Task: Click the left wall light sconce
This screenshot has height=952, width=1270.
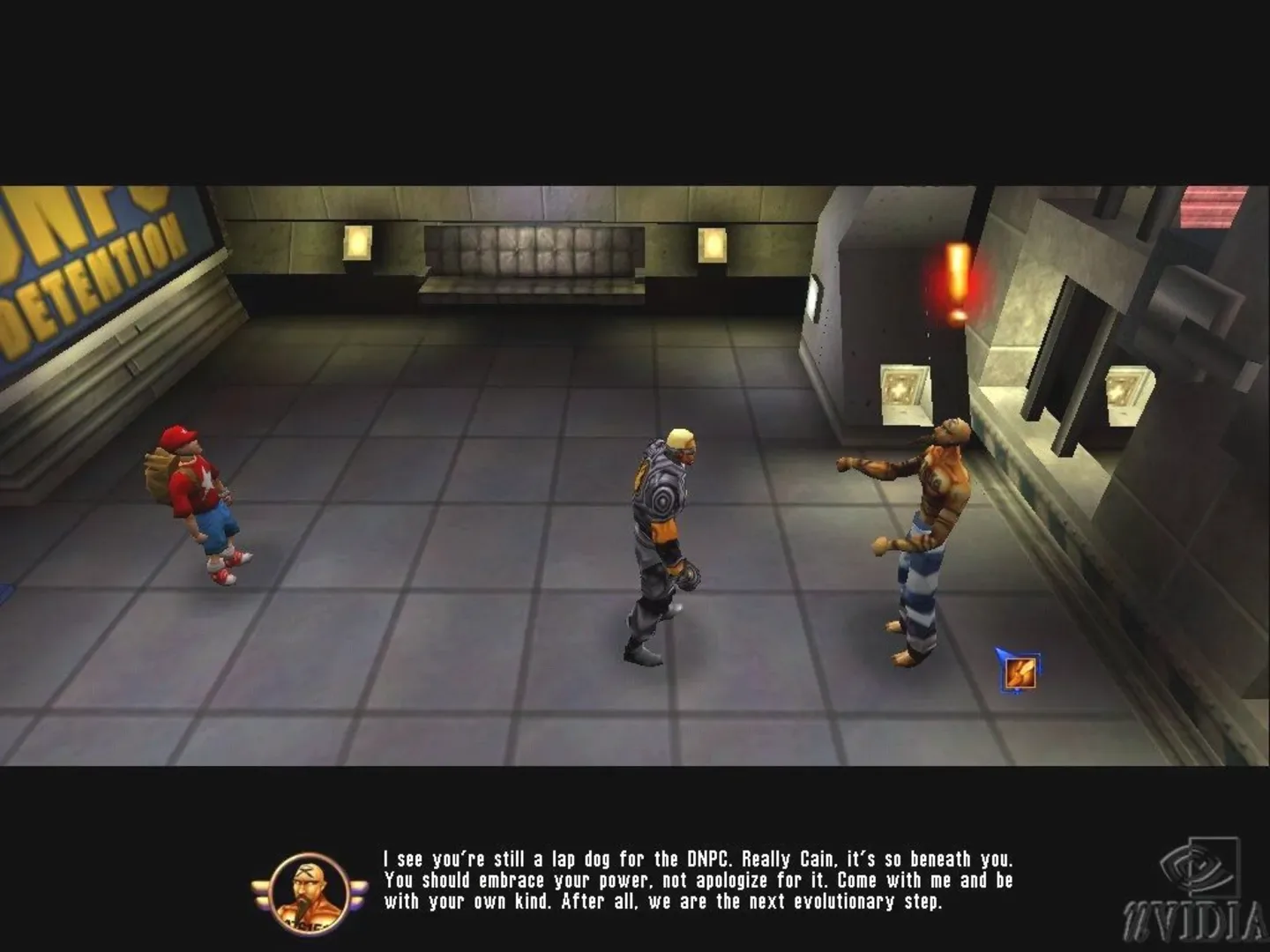Action: click(356, 242)
